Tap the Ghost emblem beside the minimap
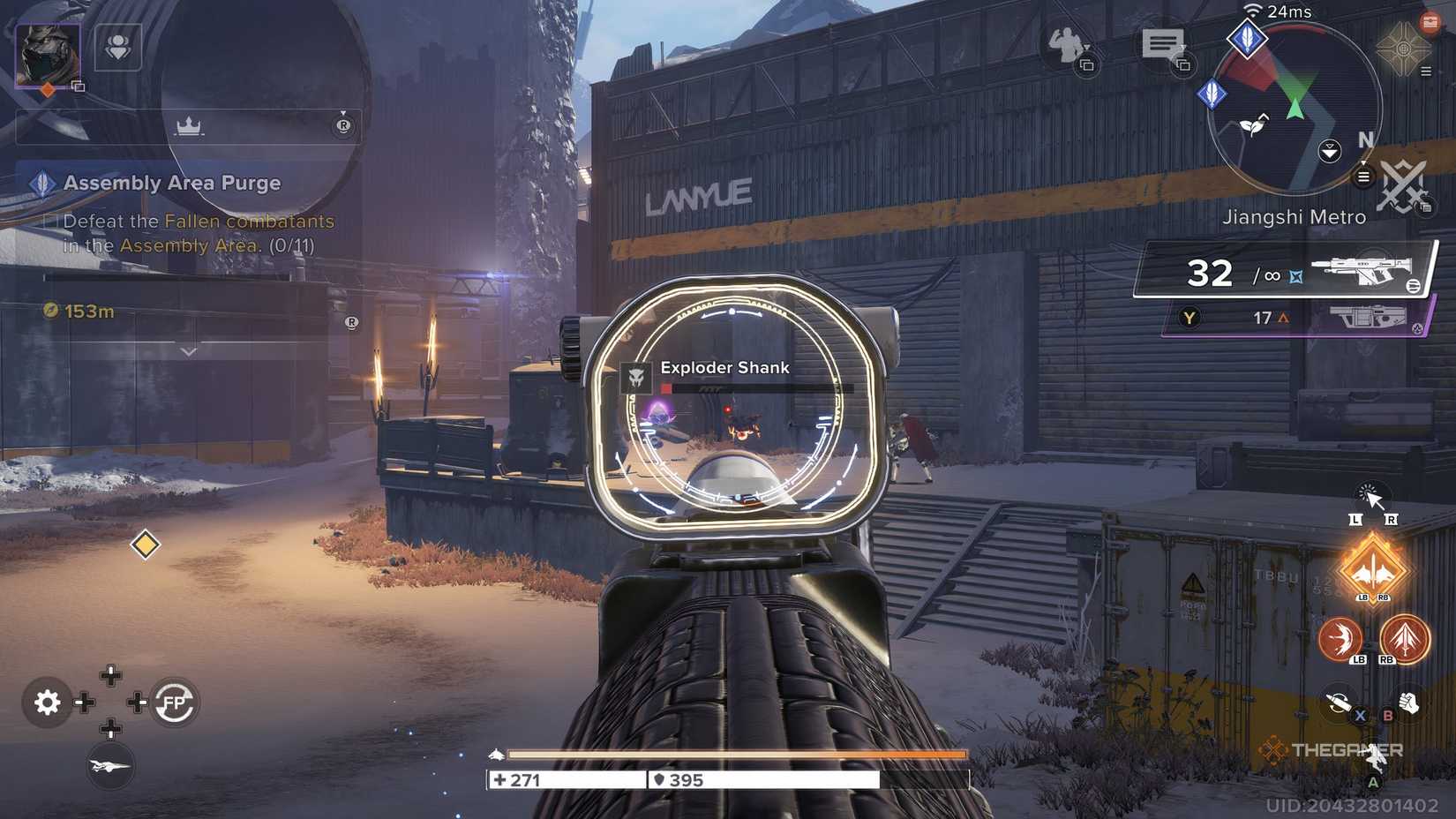This screenshot has height=819, width=1456. (x=1403, y=49)
